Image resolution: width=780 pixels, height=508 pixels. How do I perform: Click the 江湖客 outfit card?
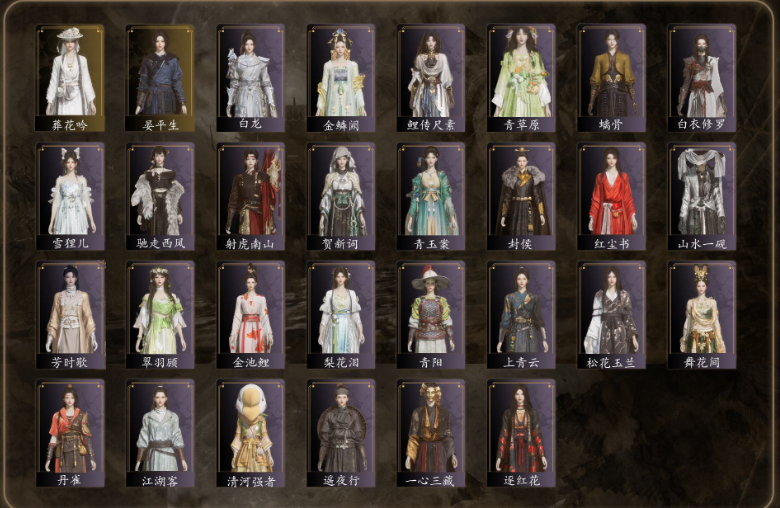click(160, 432)
